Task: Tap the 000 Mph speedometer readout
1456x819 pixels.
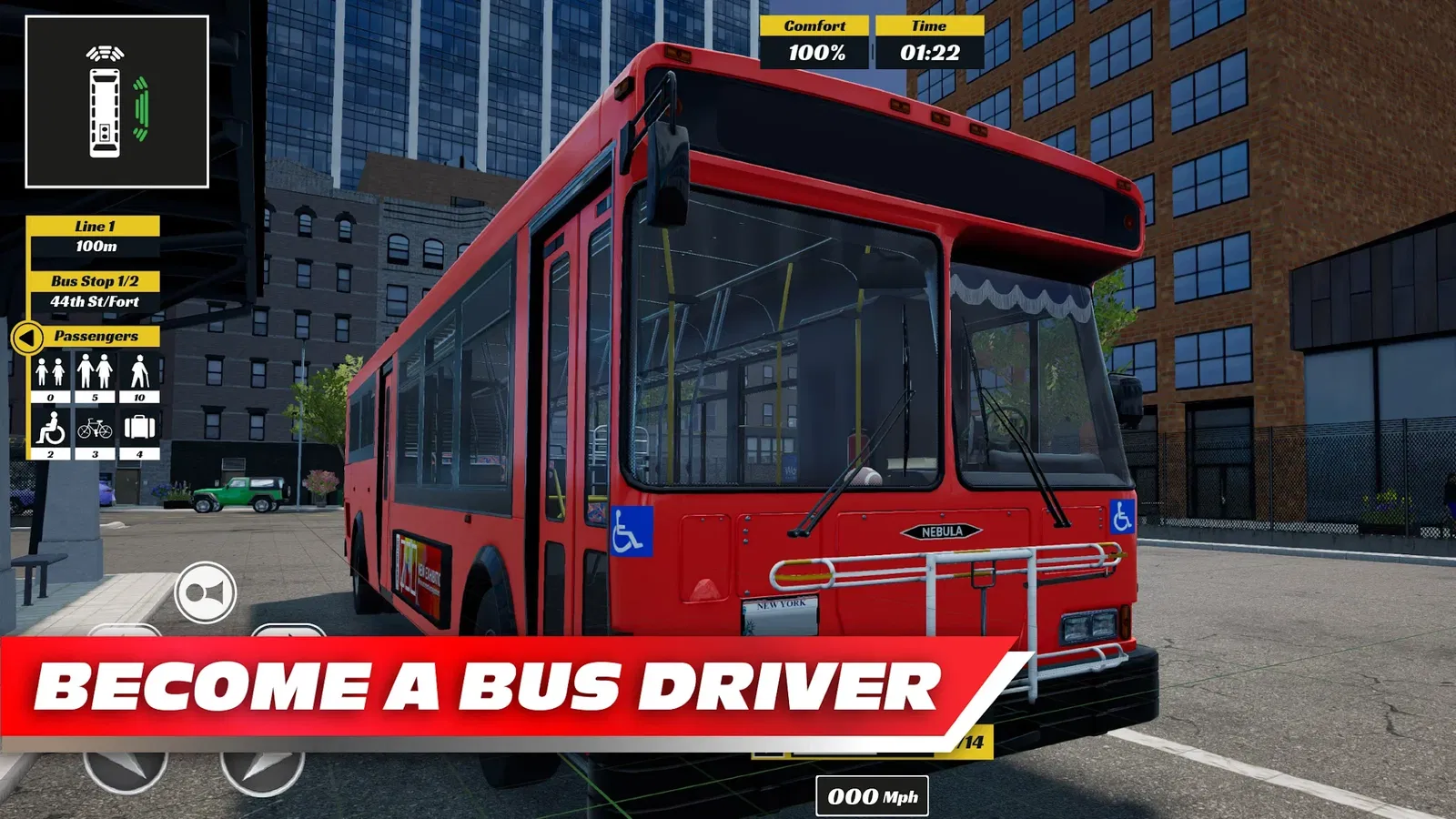Action: 870,798
